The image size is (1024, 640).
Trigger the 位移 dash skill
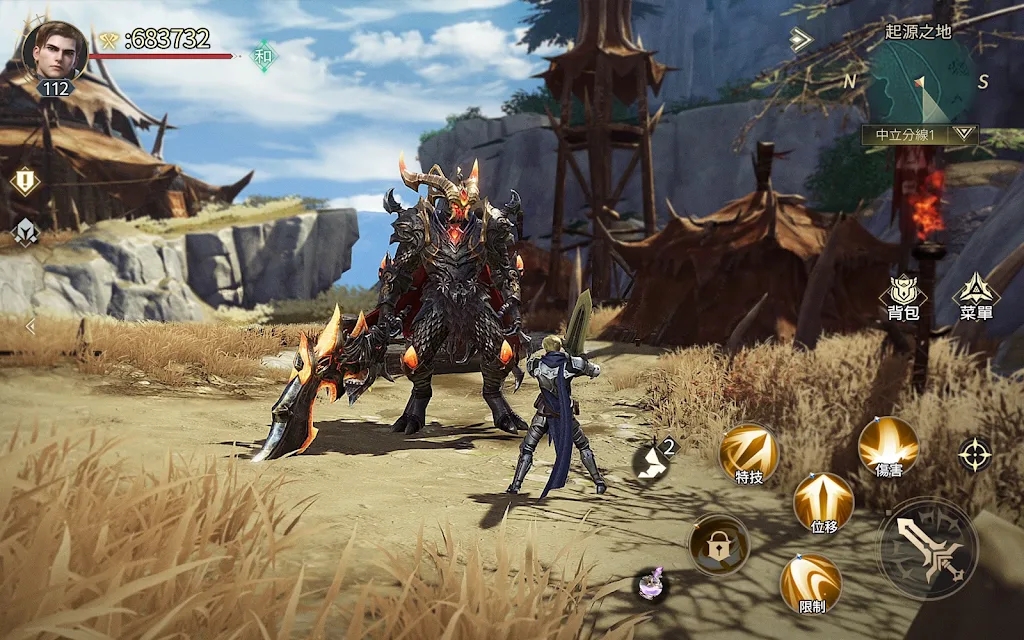[x=823, y=500]
